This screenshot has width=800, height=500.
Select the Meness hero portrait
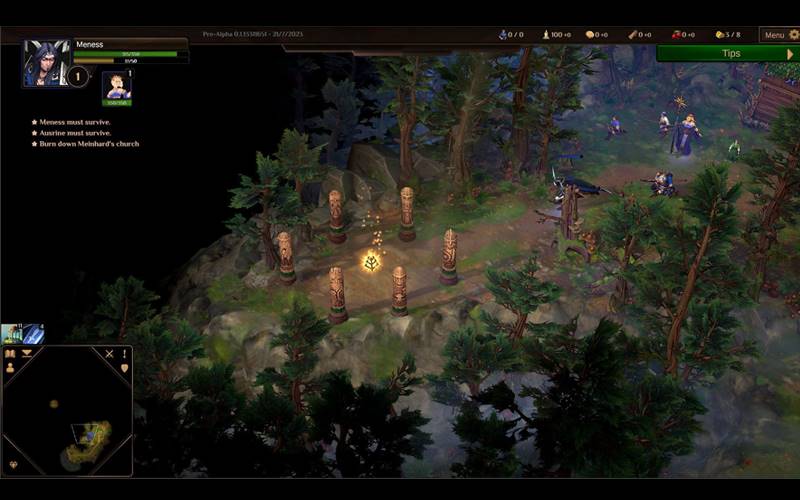(46, 63)
